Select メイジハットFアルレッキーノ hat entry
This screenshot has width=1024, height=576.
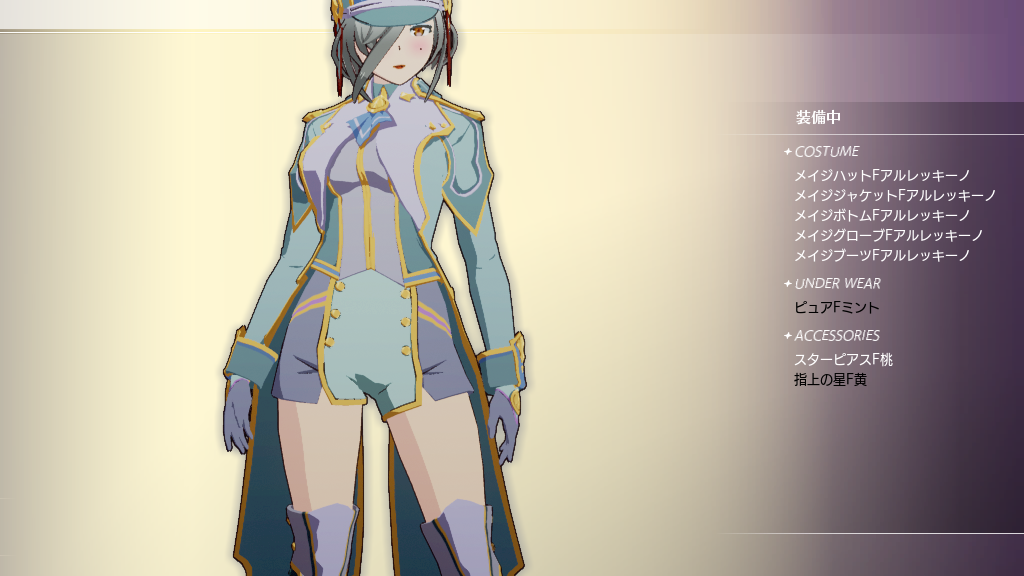(882, 175)
